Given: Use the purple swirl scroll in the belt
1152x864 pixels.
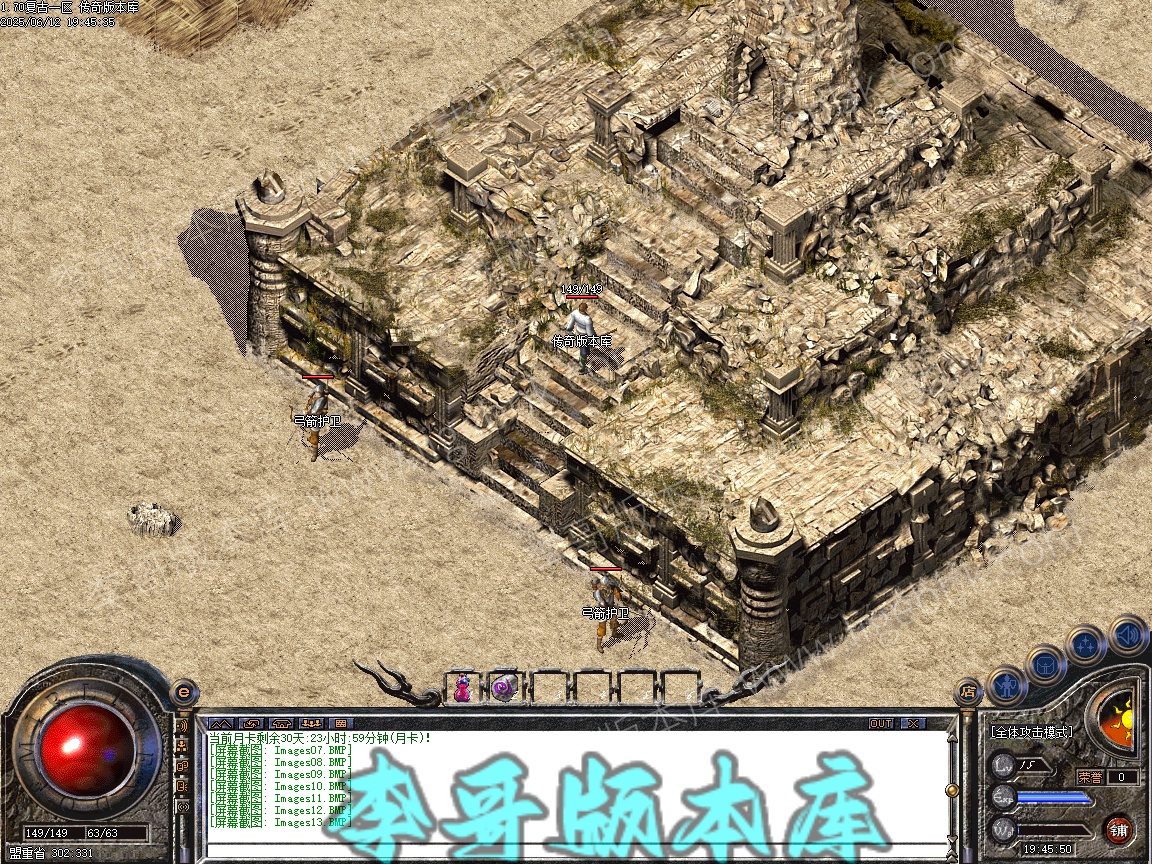Looking at the screenshot, I should click(x=503, y=687).
